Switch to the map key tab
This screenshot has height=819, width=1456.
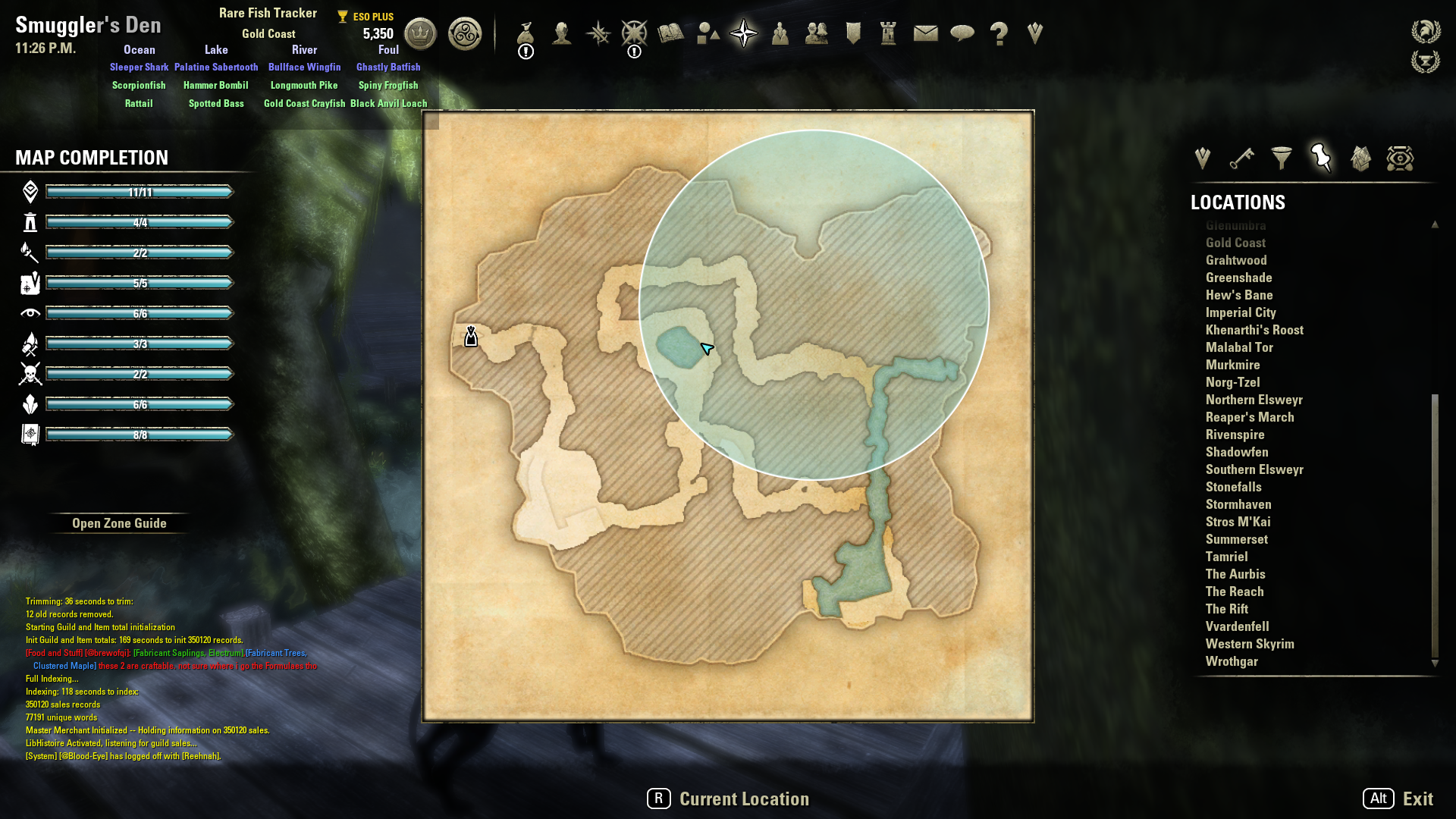(1241, 158)
